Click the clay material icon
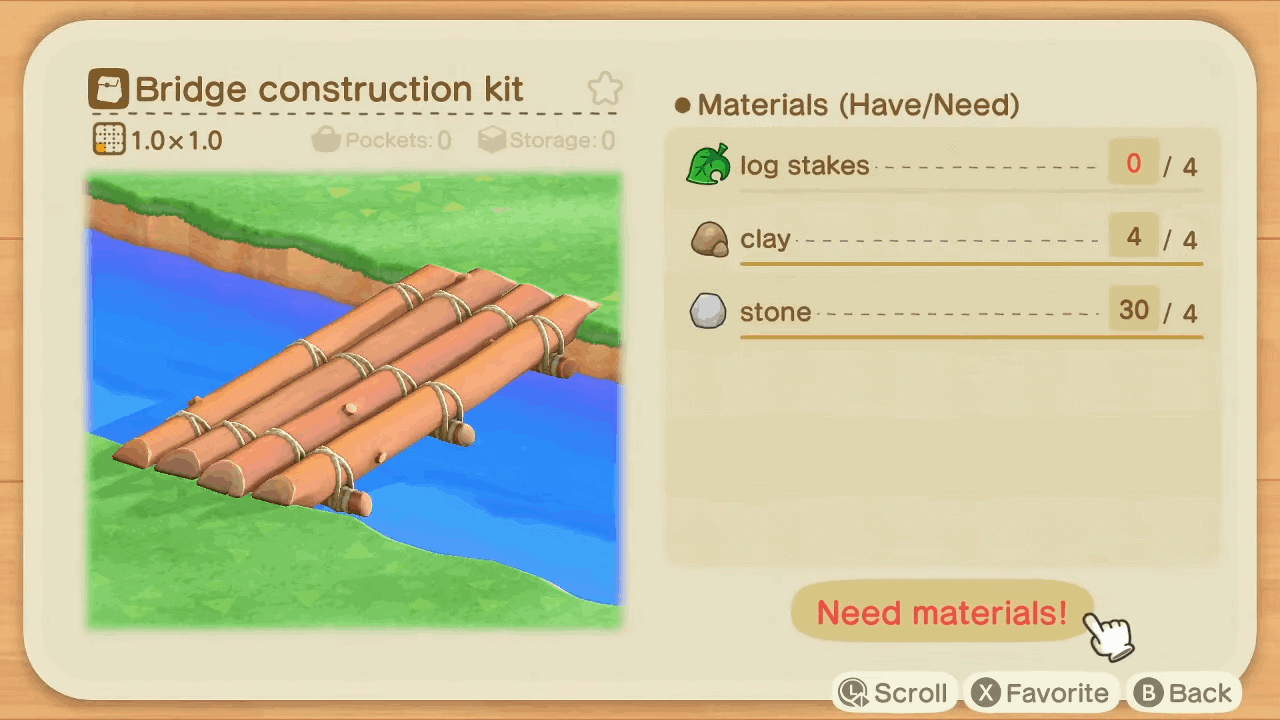This screenshot has width=1280, height=720. click(x=709, y=239)
